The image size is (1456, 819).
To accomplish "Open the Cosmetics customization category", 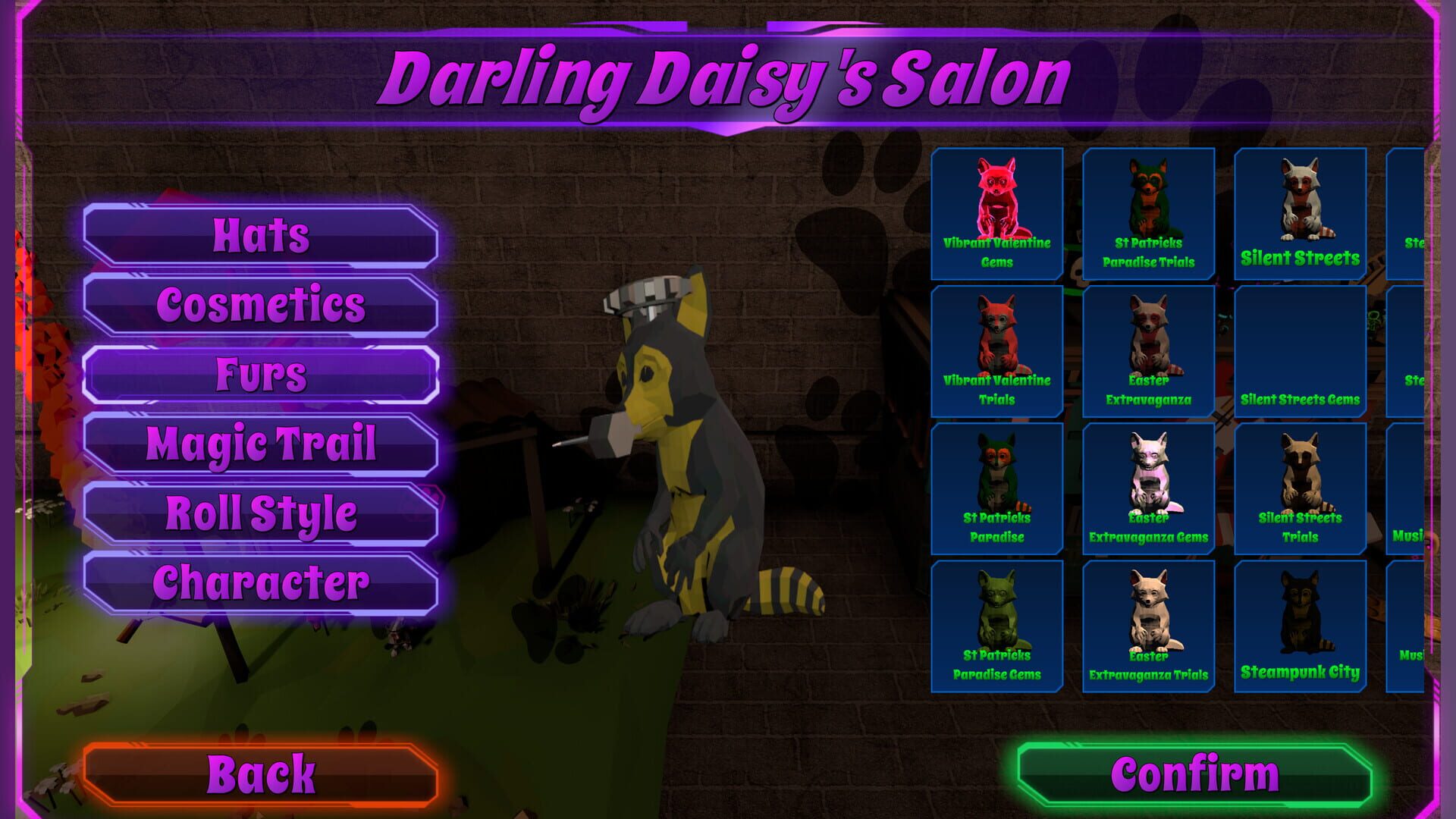I will (262, 306).
